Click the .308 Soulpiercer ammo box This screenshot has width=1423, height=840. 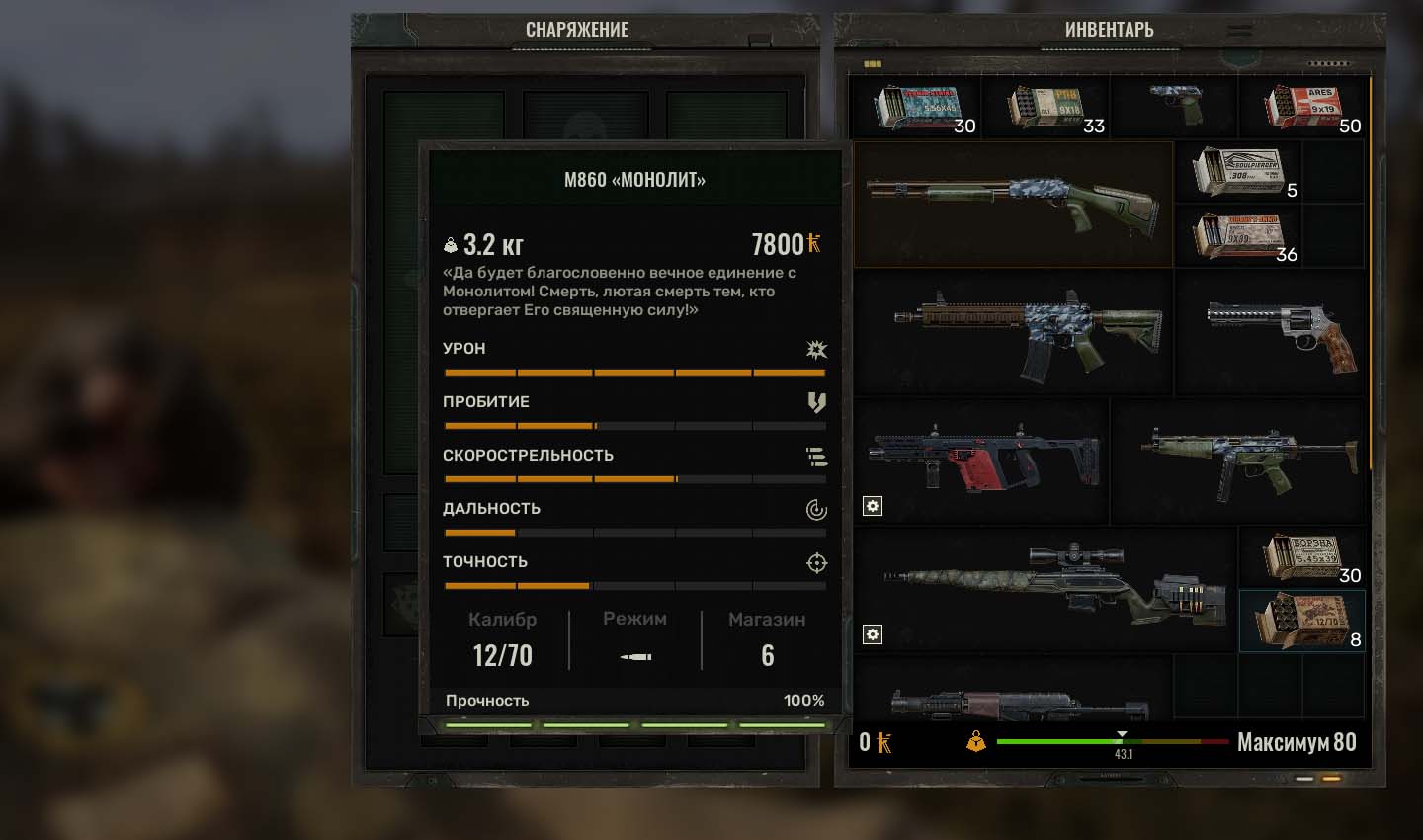pyautogui.click(x=1237, y=172)
